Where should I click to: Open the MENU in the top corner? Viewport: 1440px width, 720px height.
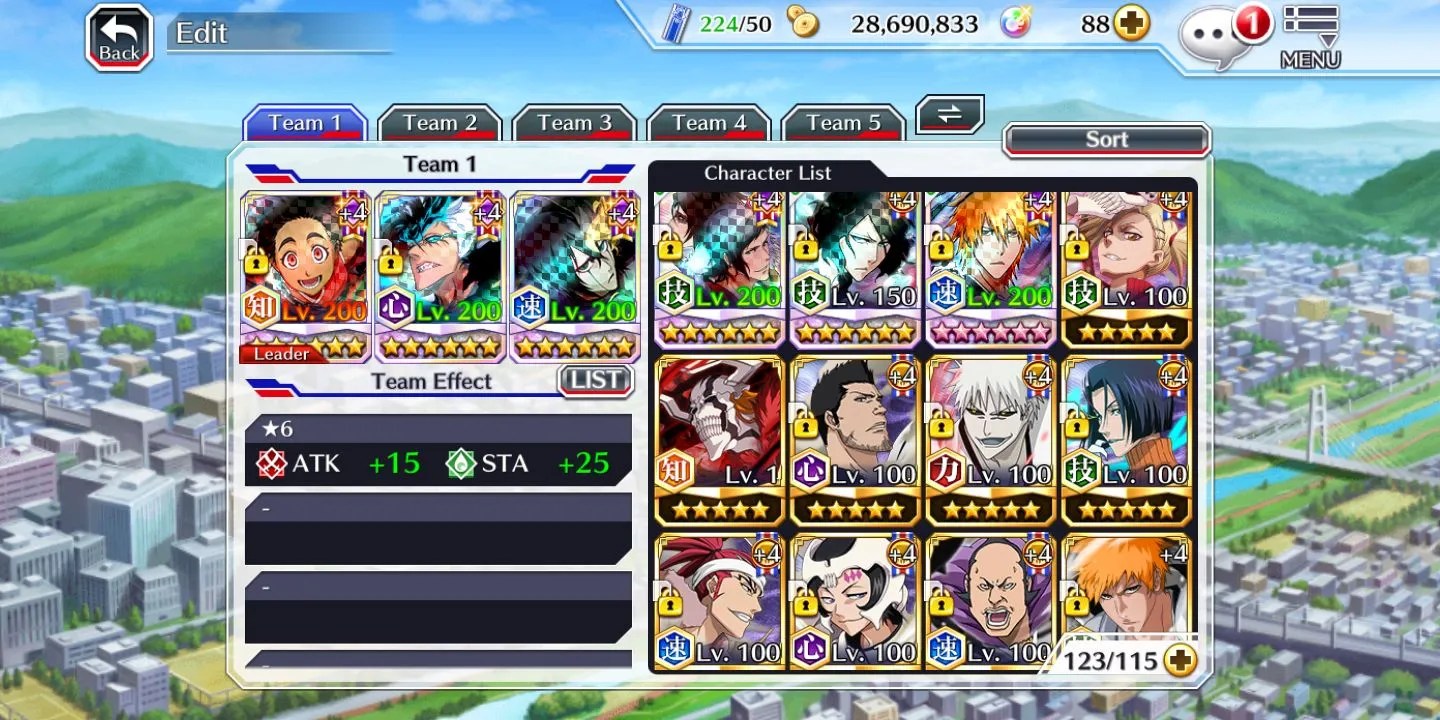(x=1310, y=38)
